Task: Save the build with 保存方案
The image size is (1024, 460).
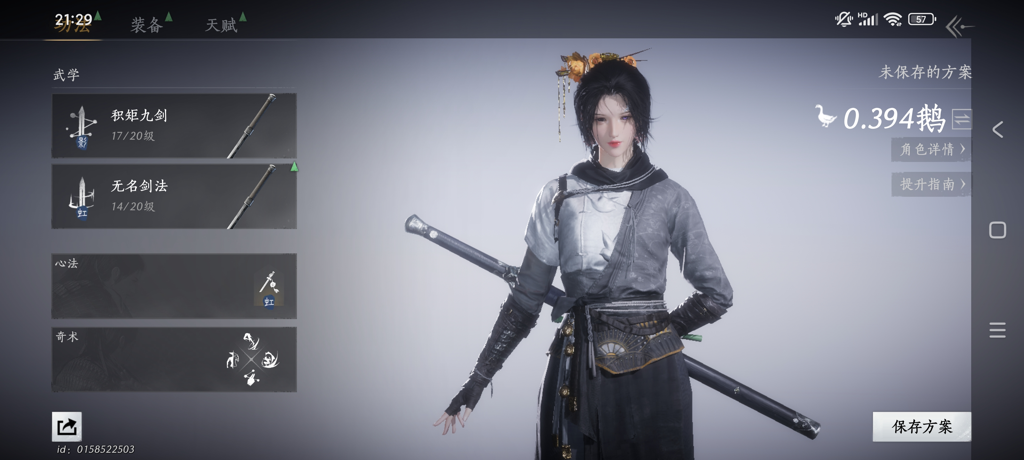Action: click(x=921, y=427)
